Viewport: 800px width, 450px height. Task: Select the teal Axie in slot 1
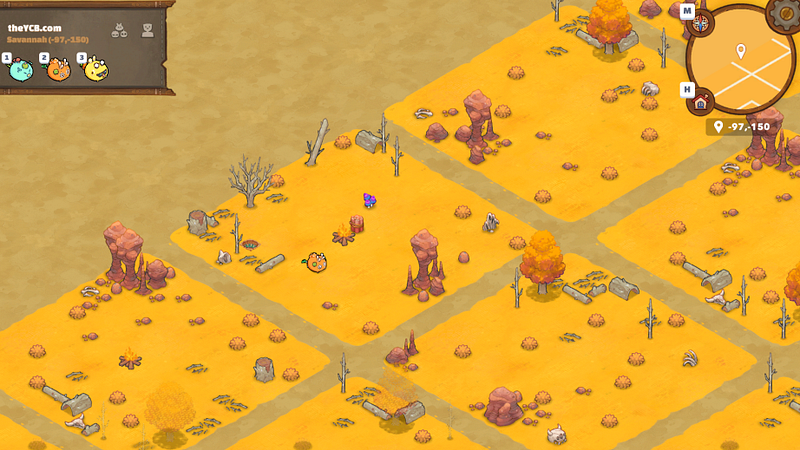[21, 69]
